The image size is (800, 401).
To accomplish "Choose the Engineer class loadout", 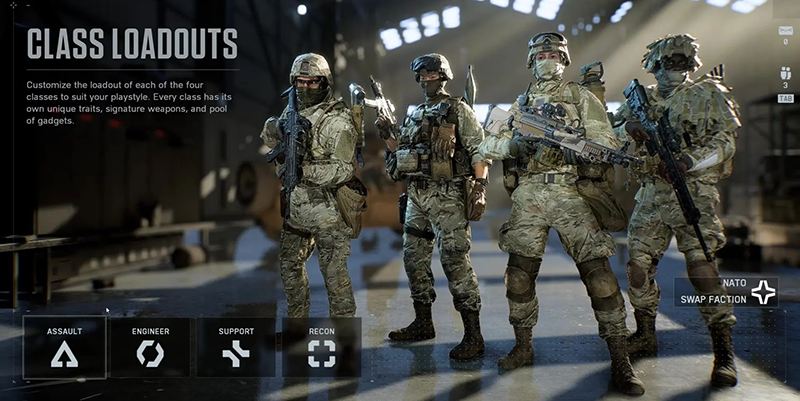I will click(150, 346).
